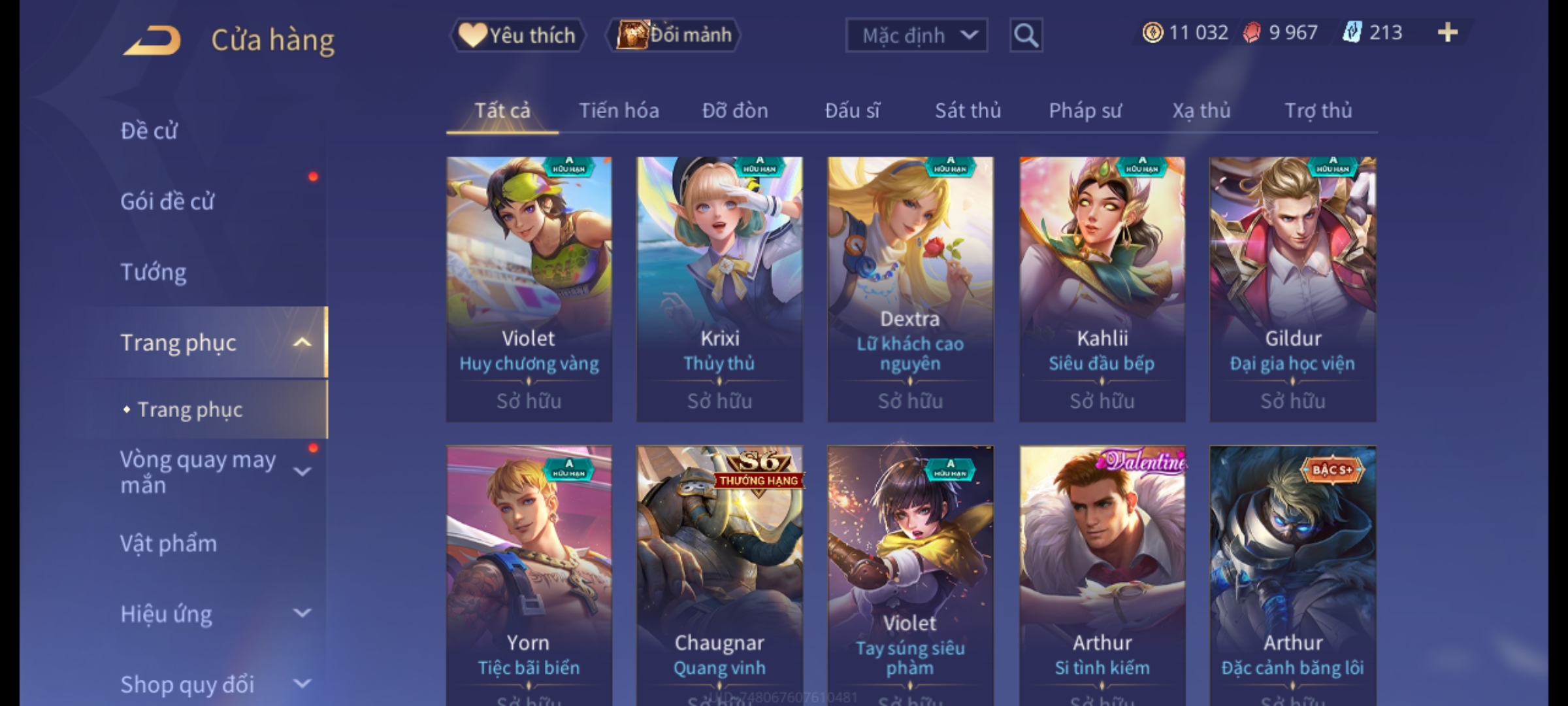Select the Tướng heroes menu
The image size is (1568, 706).
click(154, 272)
